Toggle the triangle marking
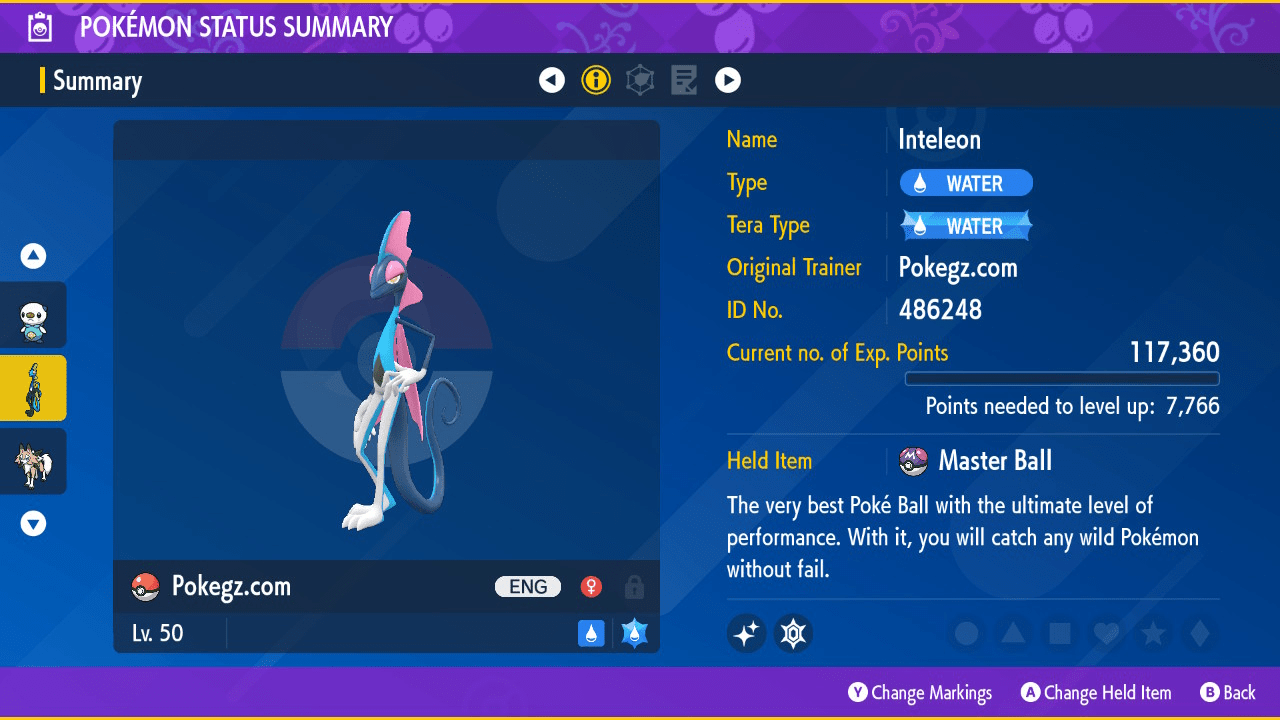This screenshot has width=1280, height=720. point(1013,633)
